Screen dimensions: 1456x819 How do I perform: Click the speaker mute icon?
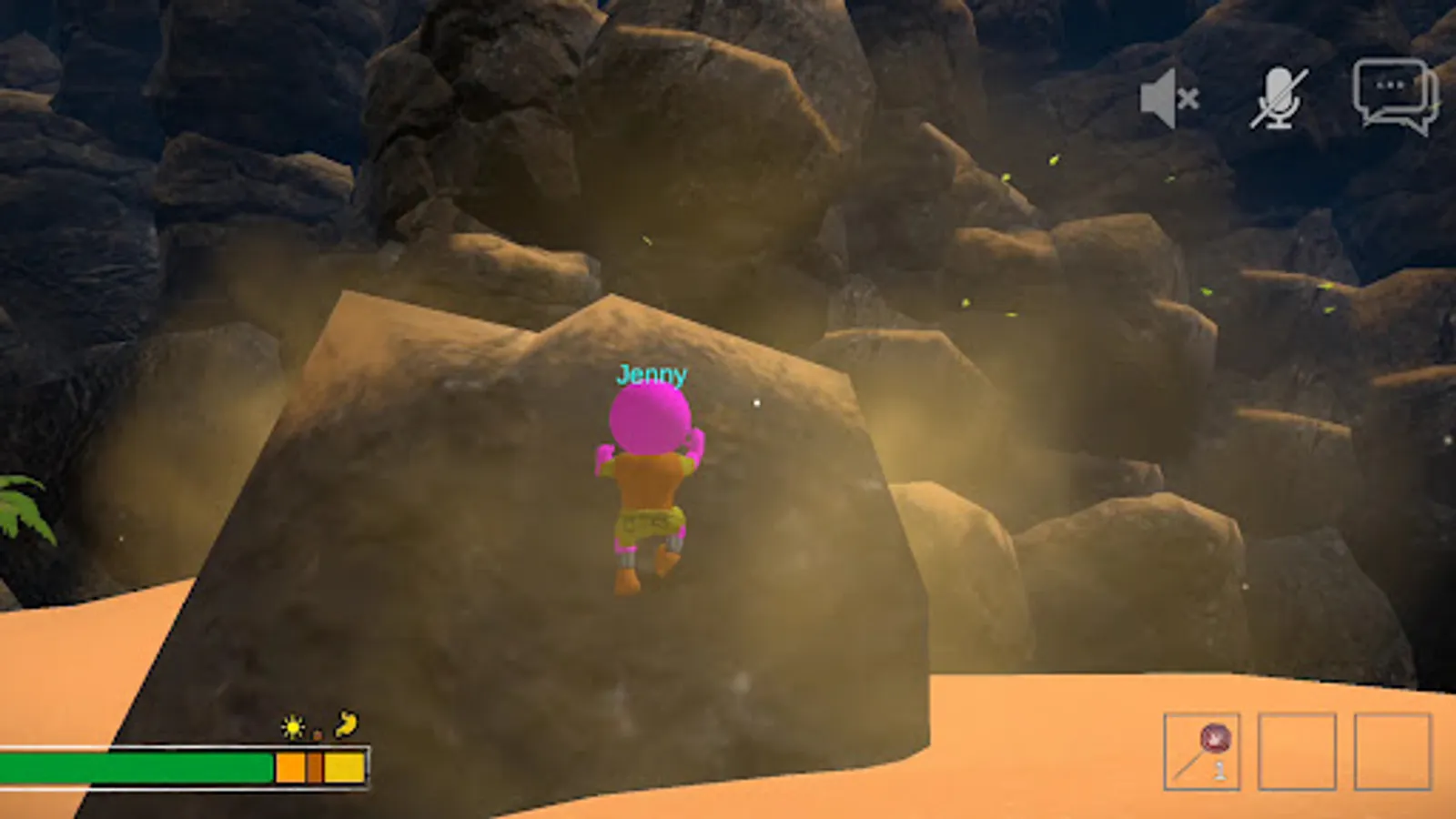click(1168, 100)
